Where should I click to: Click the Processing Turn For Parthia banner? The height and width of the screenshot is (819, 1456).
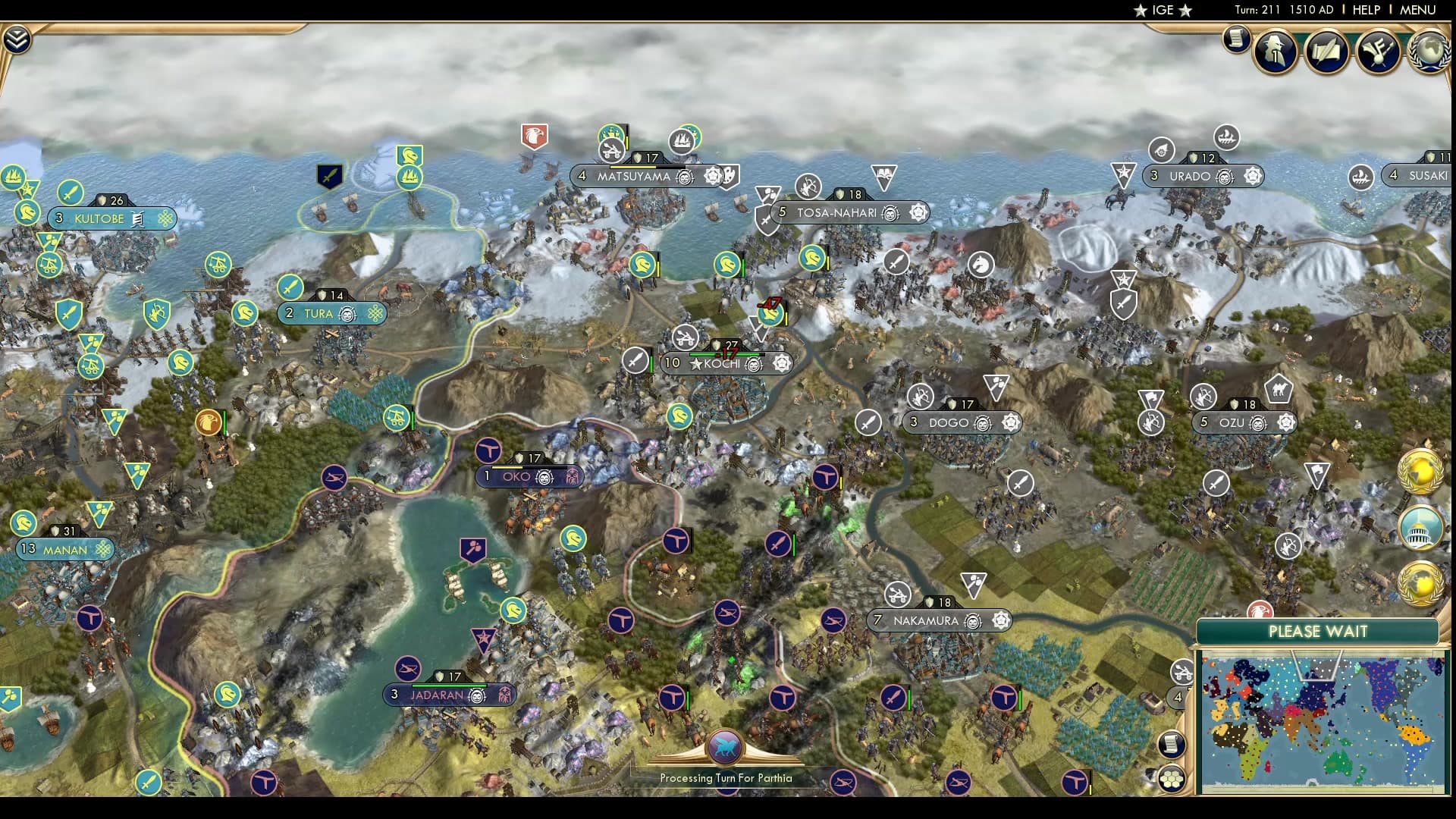tap(724, 777)
